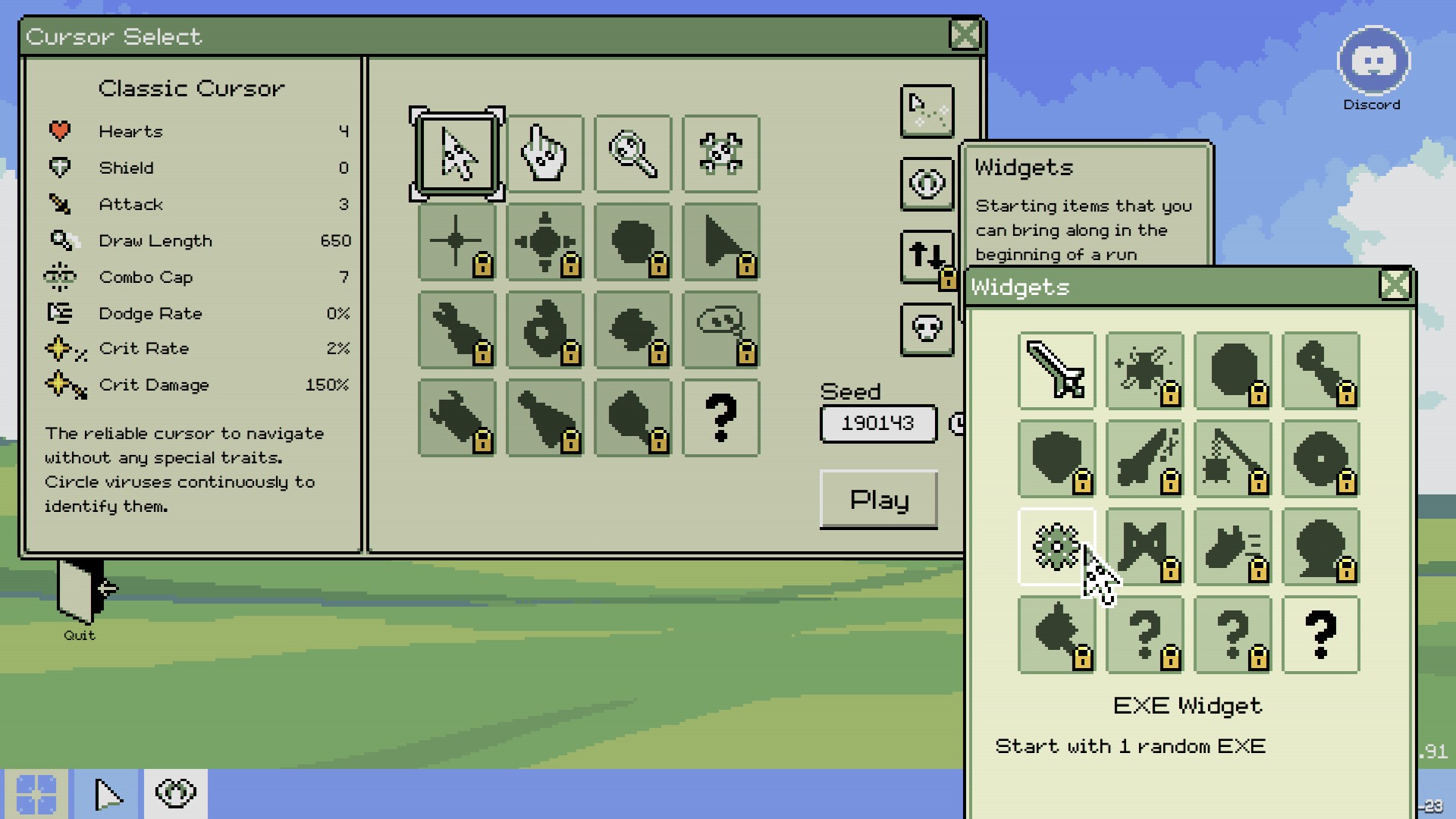The image size is (1456, 819).
Task: Select the Classic Cursor arrow tile
Action: [x=457, y=154]
